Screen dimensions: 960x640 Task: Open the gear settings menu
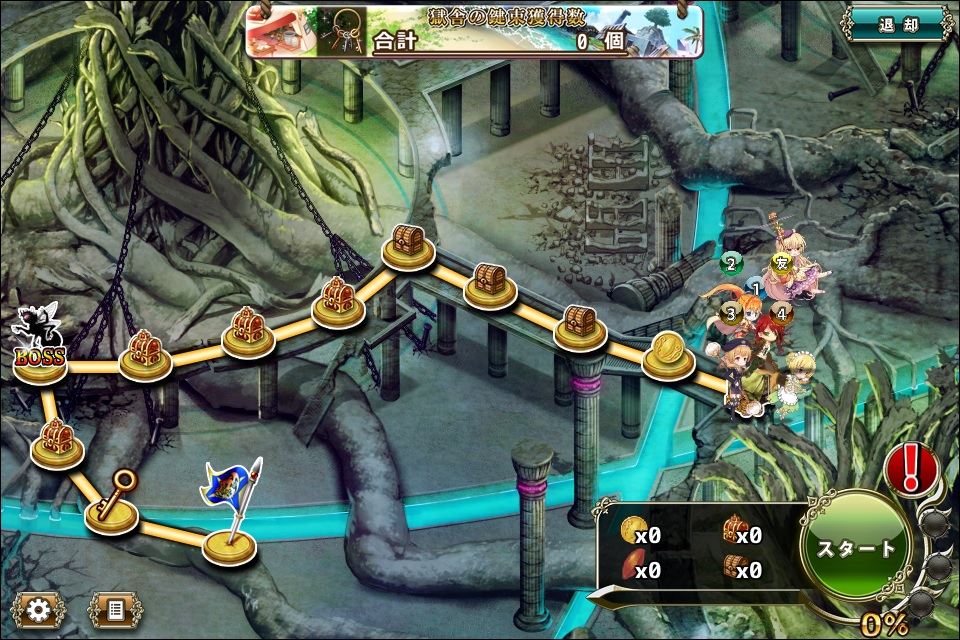[39, 607]
